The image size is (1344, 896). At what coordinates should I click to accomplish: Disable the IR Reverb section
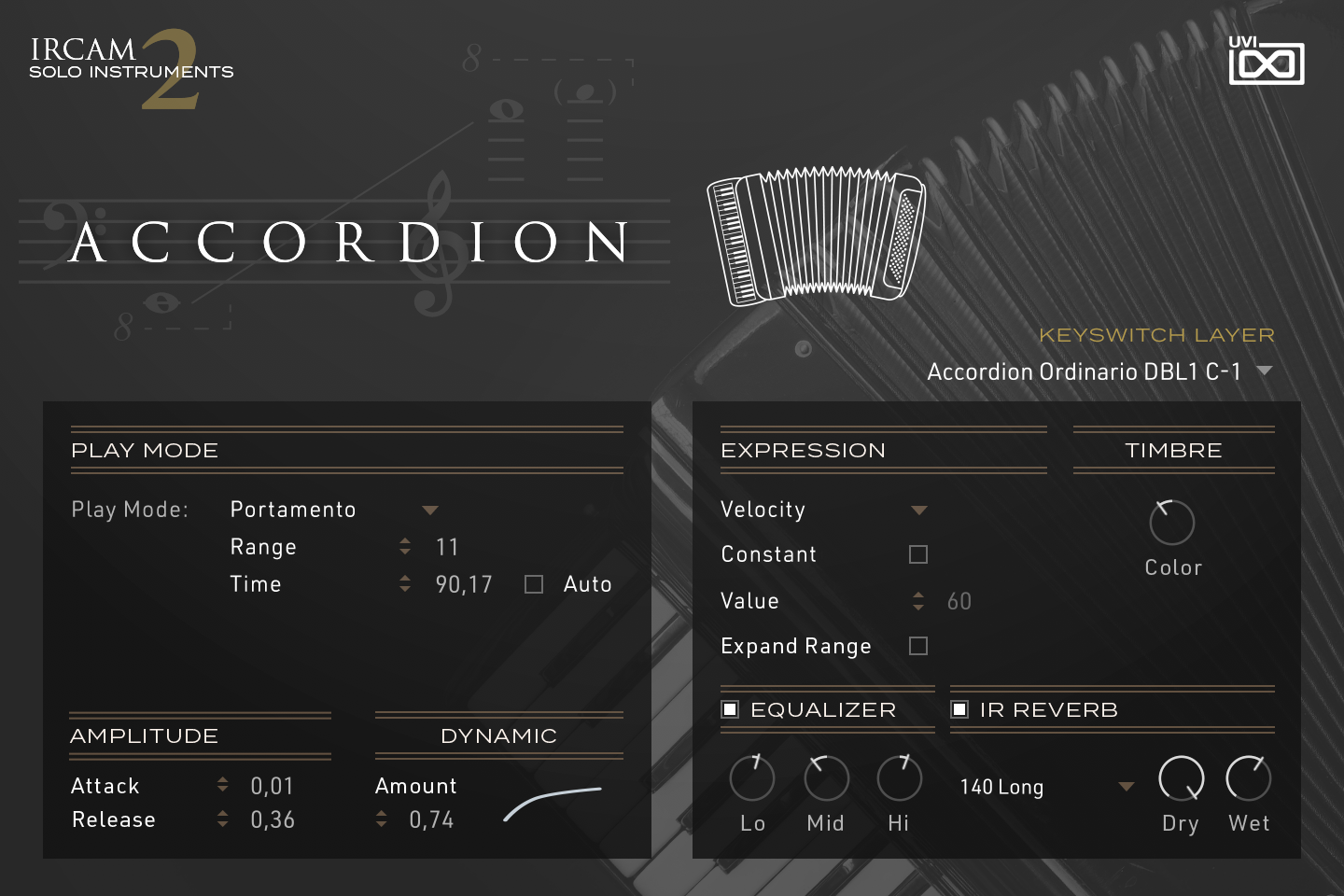[x=959, y=709]
